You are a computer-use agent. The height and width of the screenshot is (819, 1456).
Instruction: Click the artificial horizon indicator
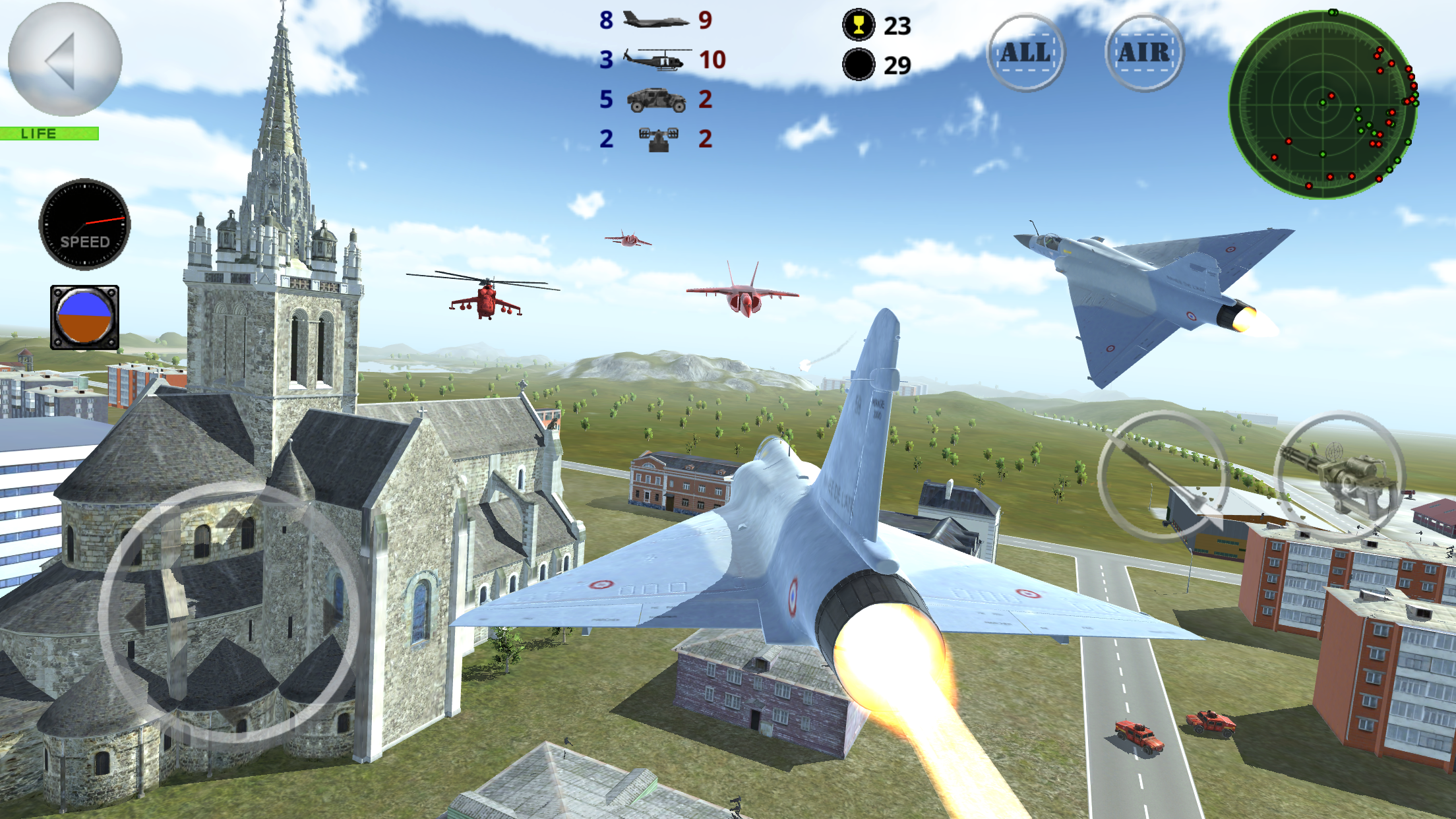pyautogui.click(x=84, y=317)
